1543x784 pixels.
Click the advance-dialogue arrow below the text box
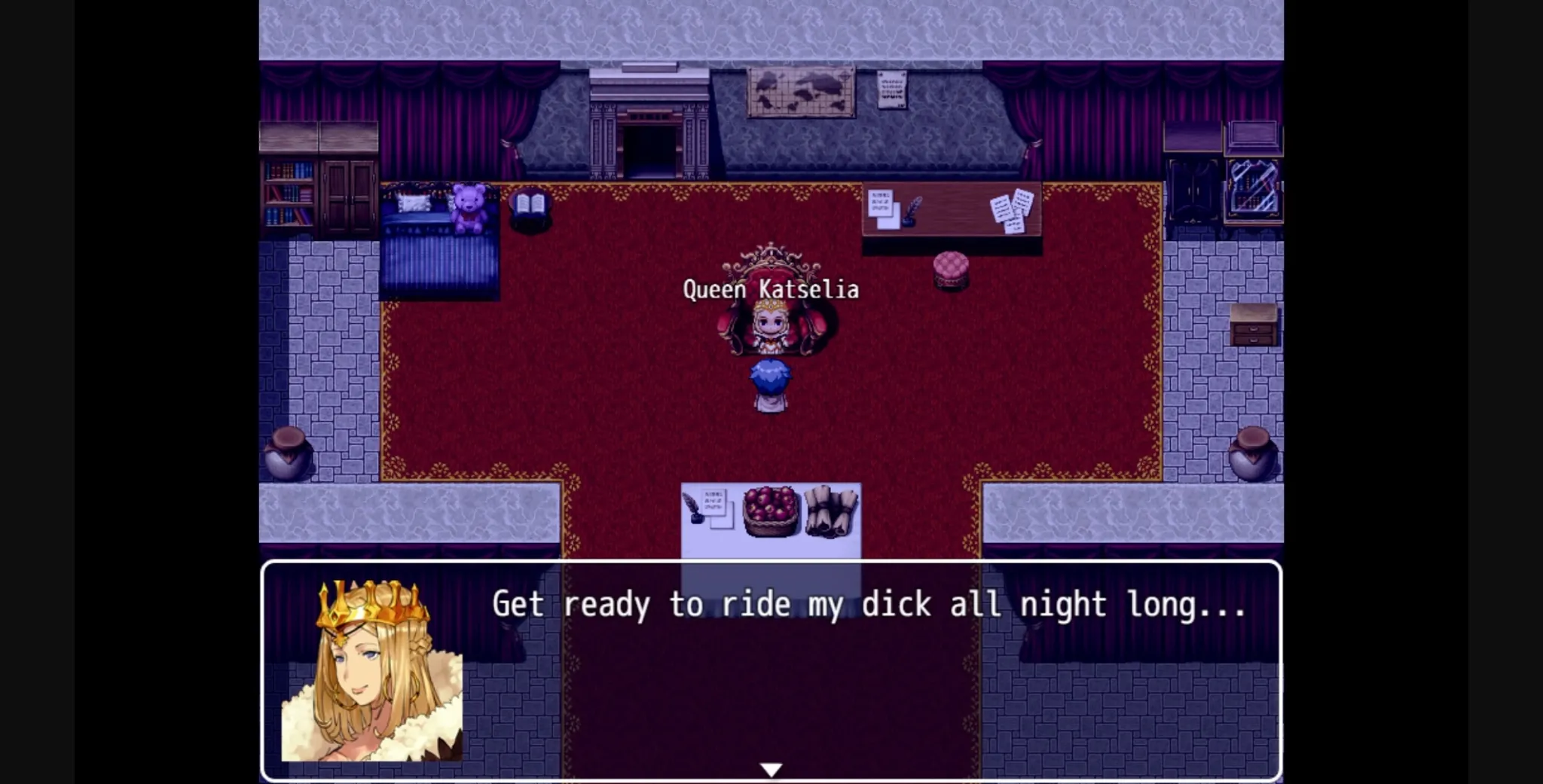tap(771, 767)
